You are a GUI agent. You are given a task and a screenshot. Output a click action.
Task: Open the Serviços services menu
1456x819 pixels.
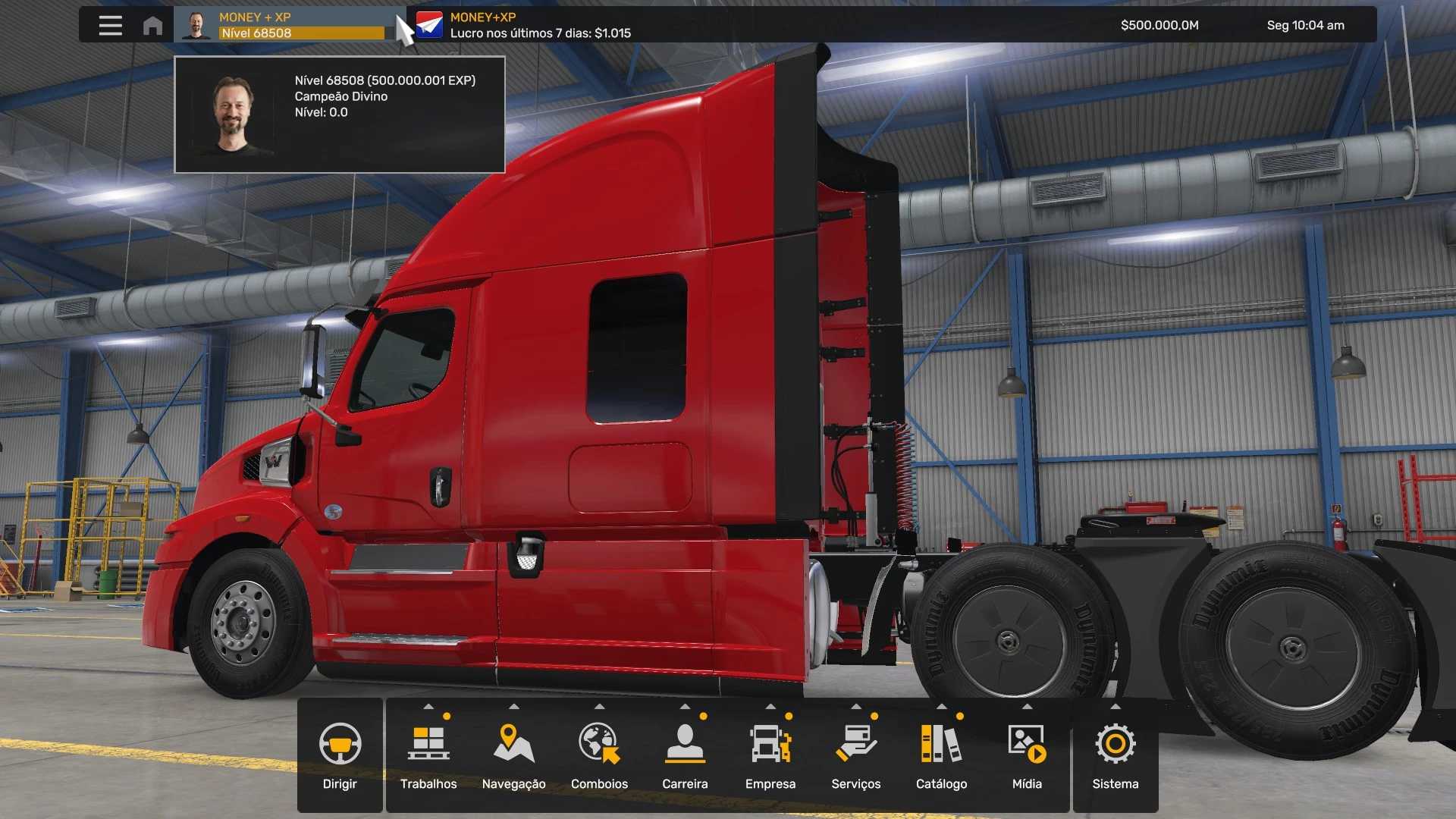(855, 755)
